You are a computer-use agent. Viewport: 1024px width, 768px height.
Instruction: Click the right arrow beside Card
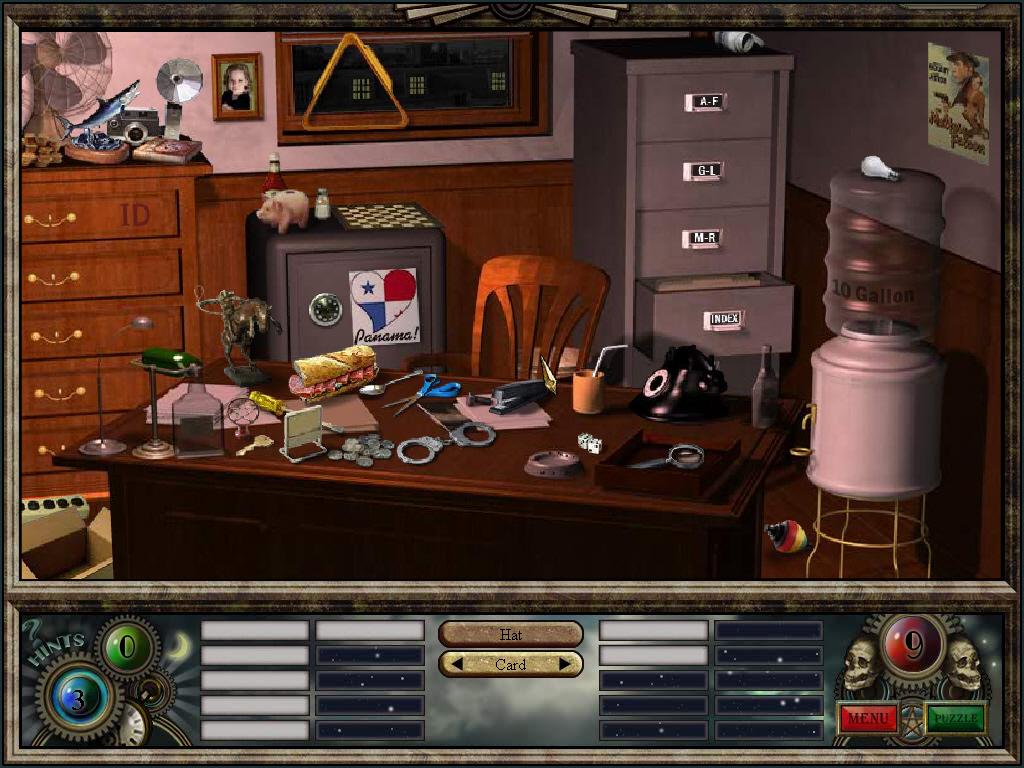point(565,664)
